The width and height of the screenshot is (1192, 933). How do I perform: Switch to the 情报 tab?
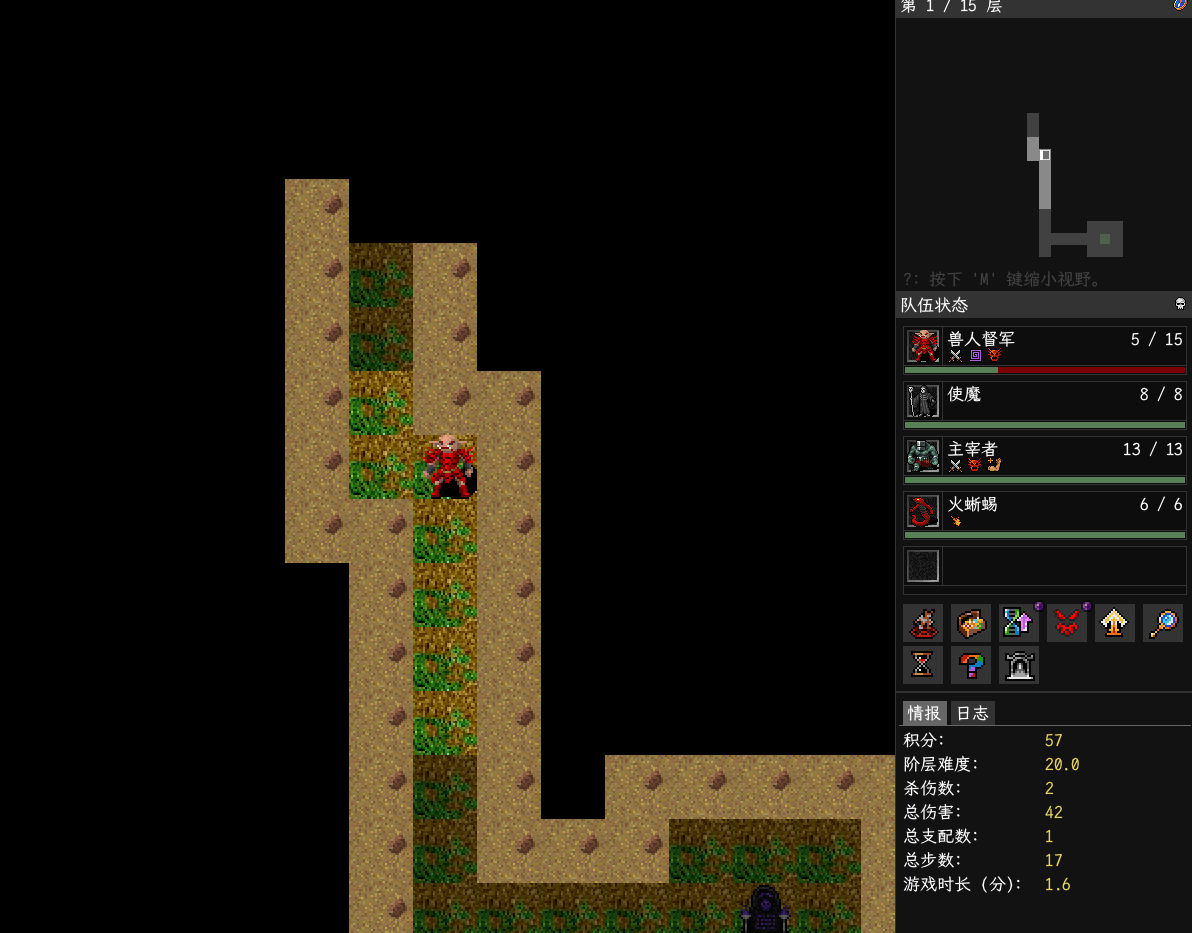(924, 713)
